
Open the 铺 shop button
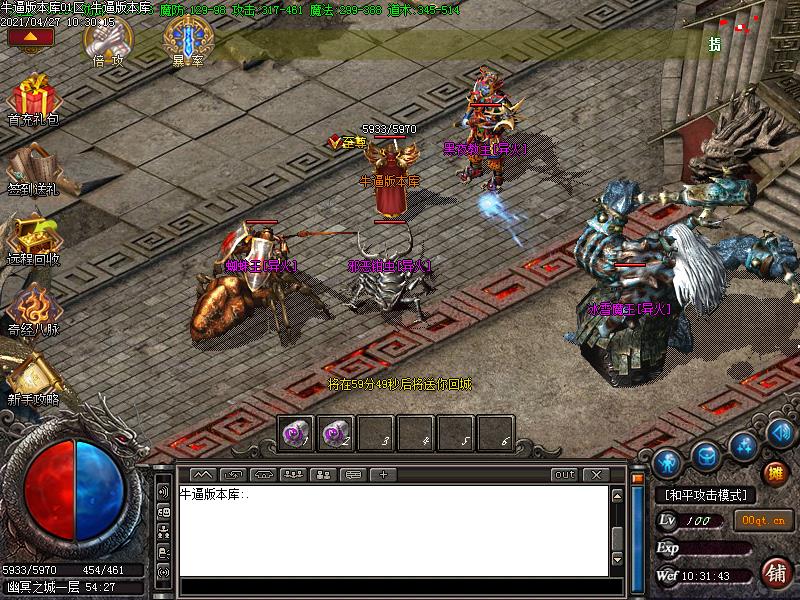click(x=774, y=573)
